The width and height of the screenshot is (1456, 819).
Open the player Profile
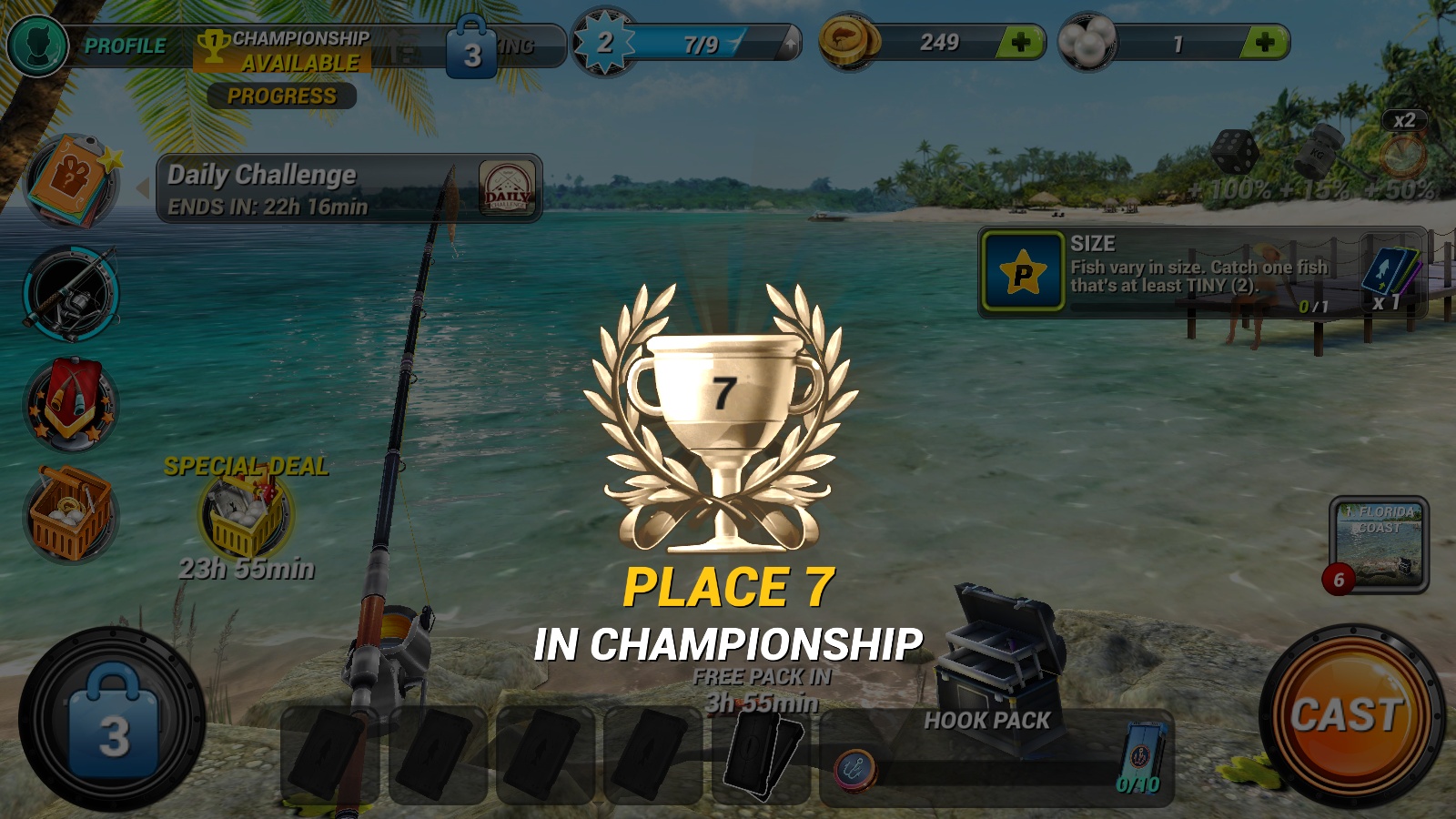click(x=89, y=45)
